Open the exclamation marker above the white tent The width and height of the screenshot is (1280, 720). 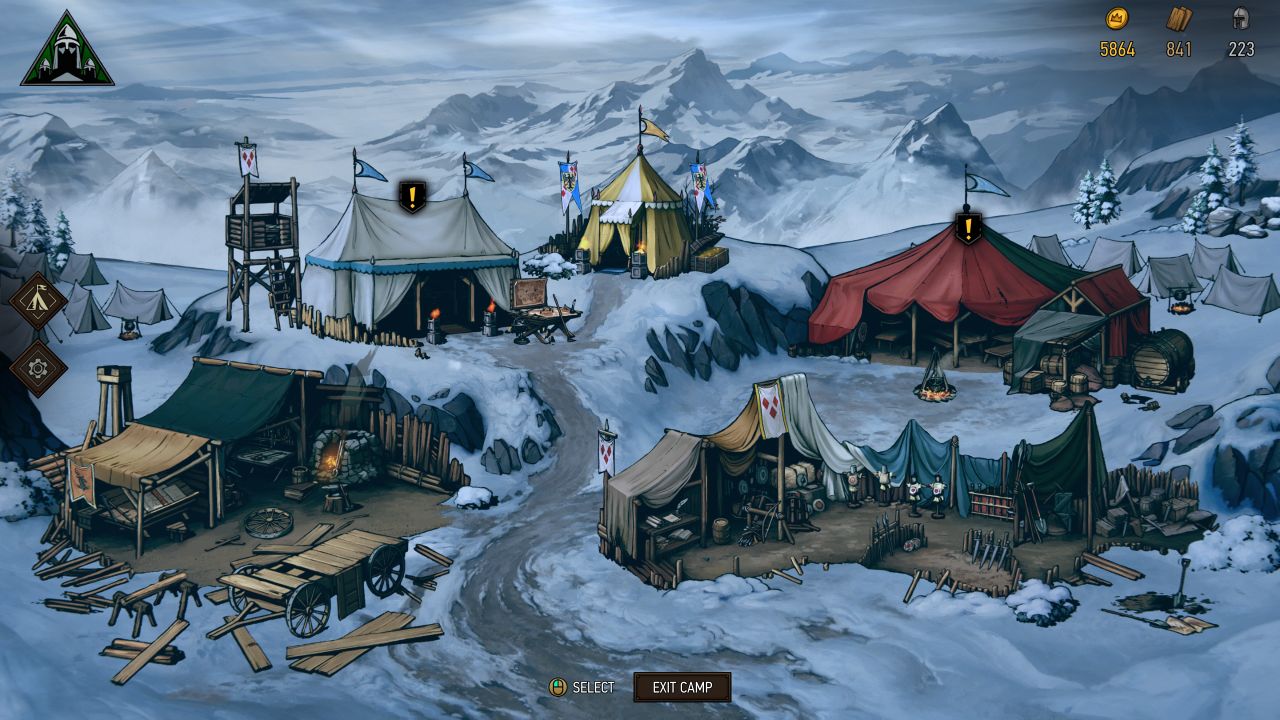pos(411,196)
